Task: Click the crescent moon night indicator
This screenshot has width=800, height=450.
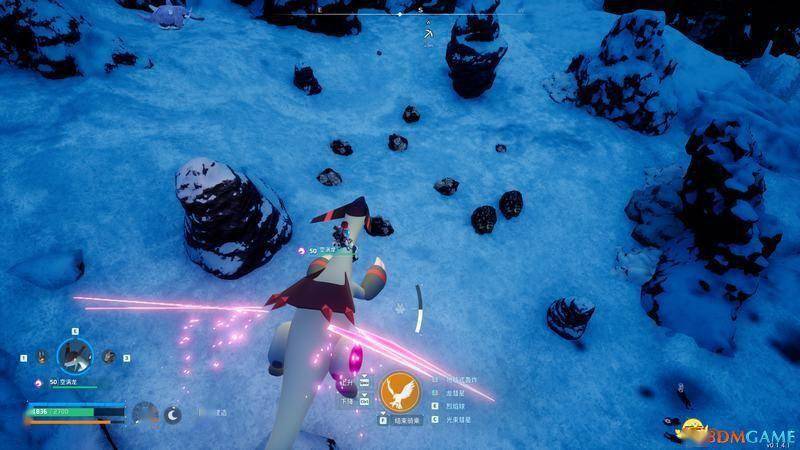Action: pos(173,413)
